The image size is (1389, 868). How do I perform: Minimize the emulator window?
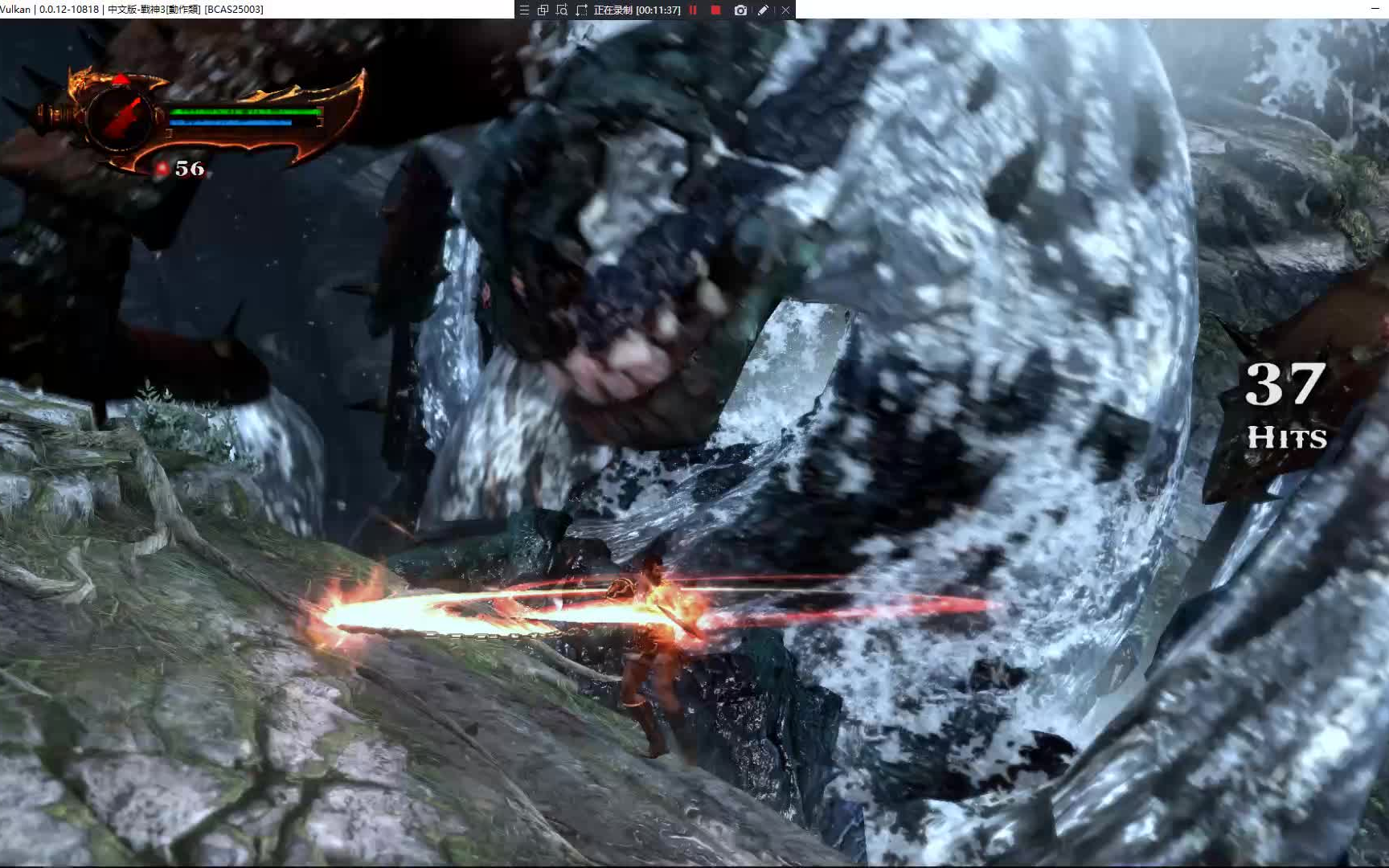[x=1376, y=8]
